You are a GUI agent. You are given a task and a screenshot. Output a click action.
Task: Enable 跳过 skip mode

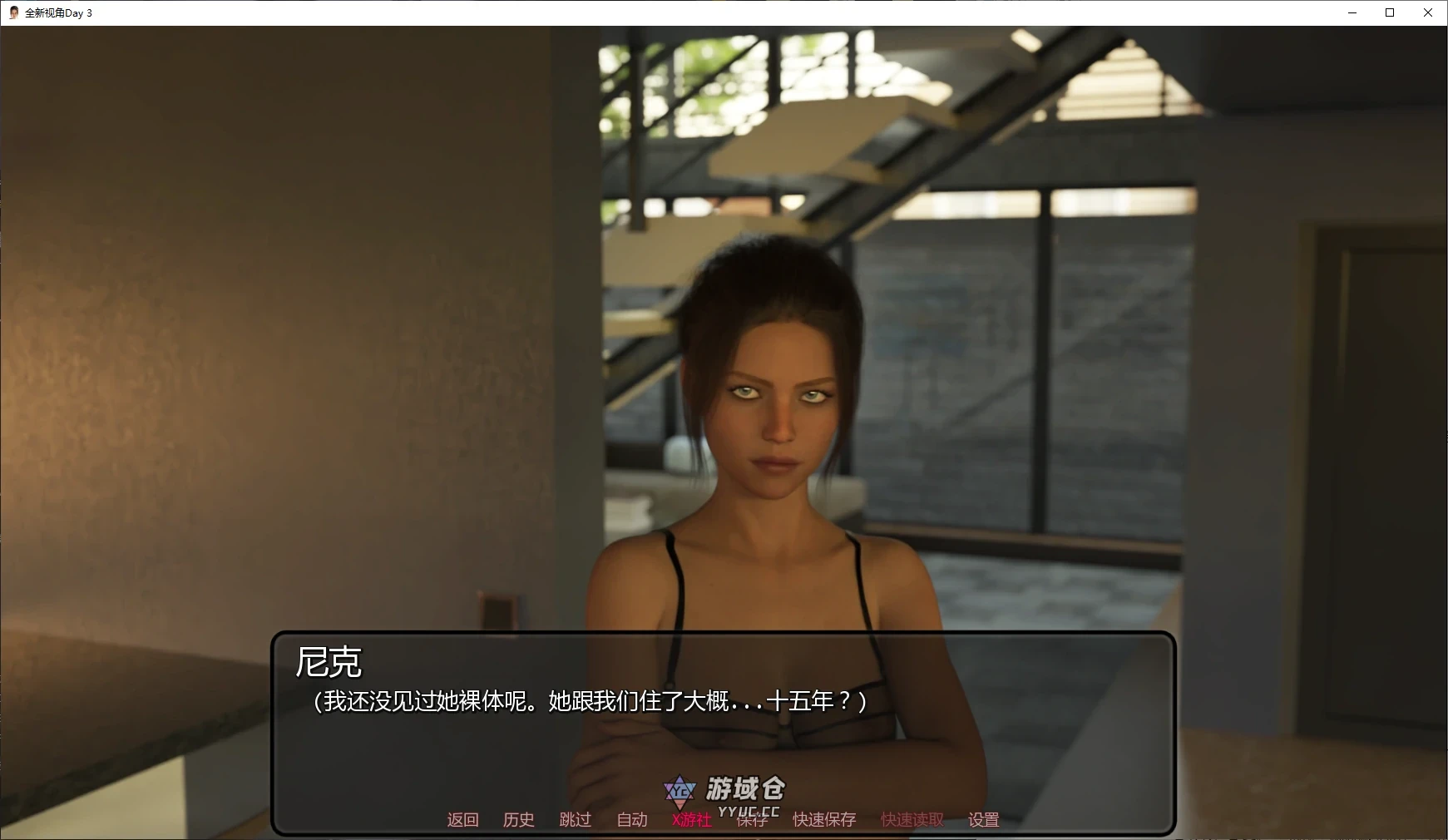[x=576, y=820]
